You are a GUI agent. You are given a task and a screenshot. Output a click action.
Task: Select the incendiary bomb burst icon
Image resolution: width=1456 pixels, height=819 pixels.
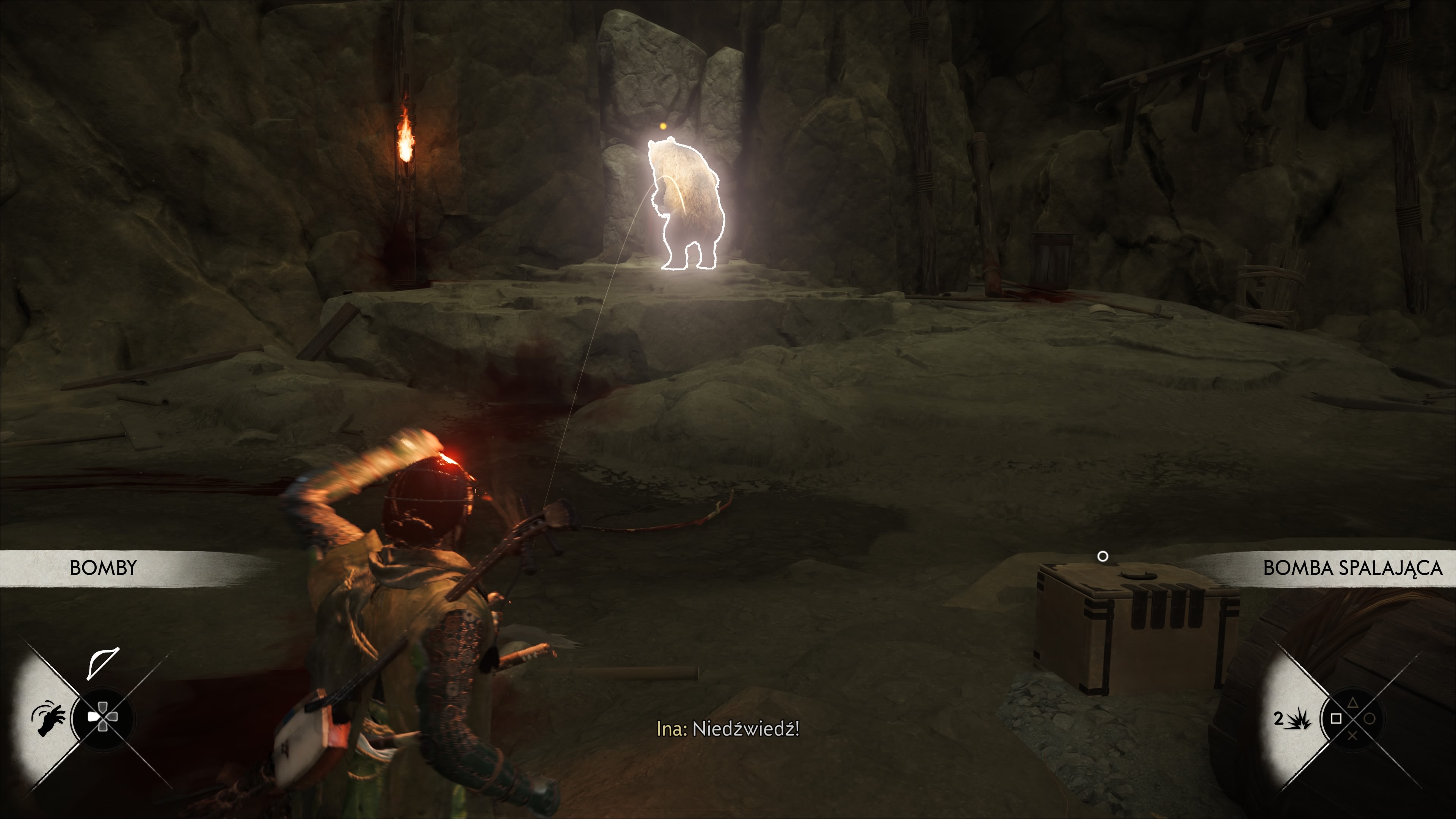tap(1298, 719)
